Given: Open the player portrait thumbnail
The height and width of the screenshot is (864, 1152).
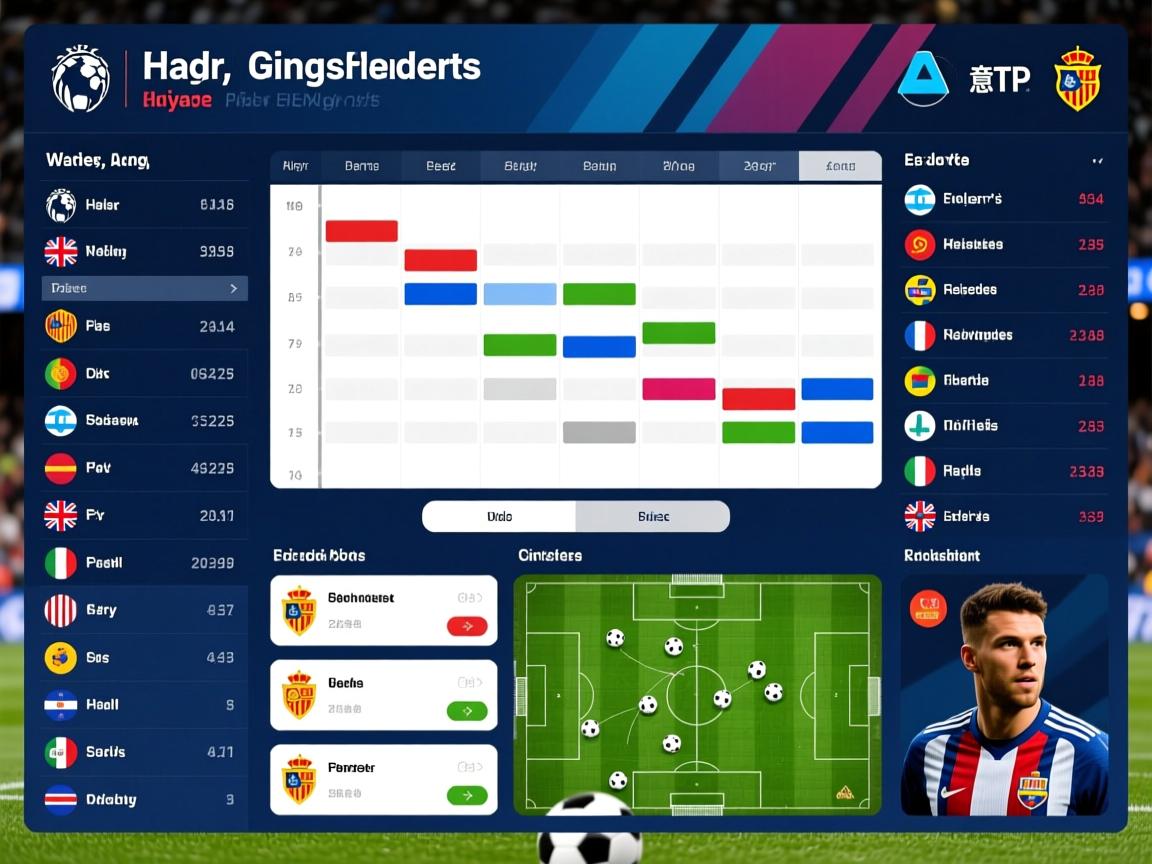Looking at the screenshot, I should (x=1004, y=695).
